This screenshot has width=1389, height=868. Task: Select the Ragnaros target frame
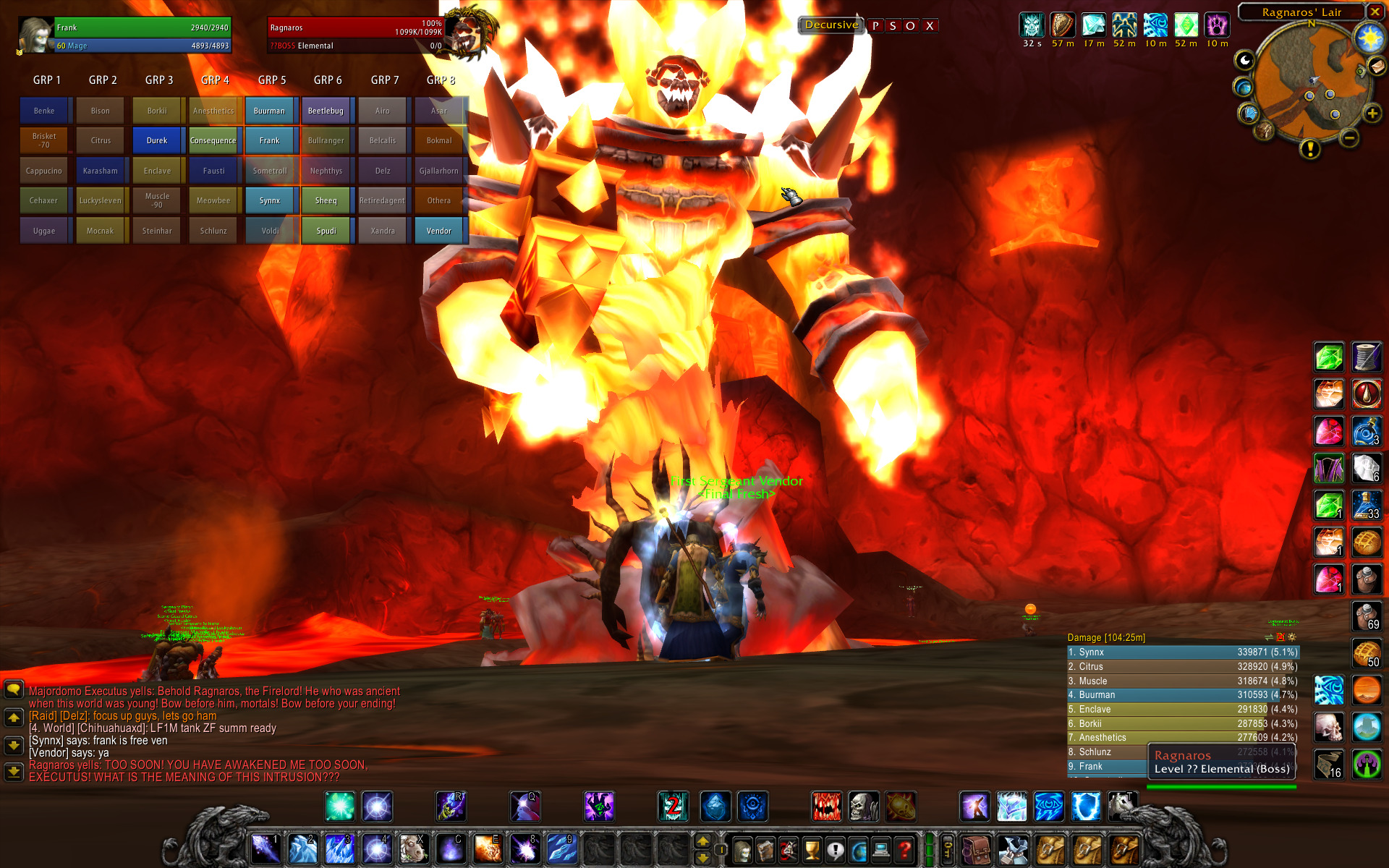(356, 35)
